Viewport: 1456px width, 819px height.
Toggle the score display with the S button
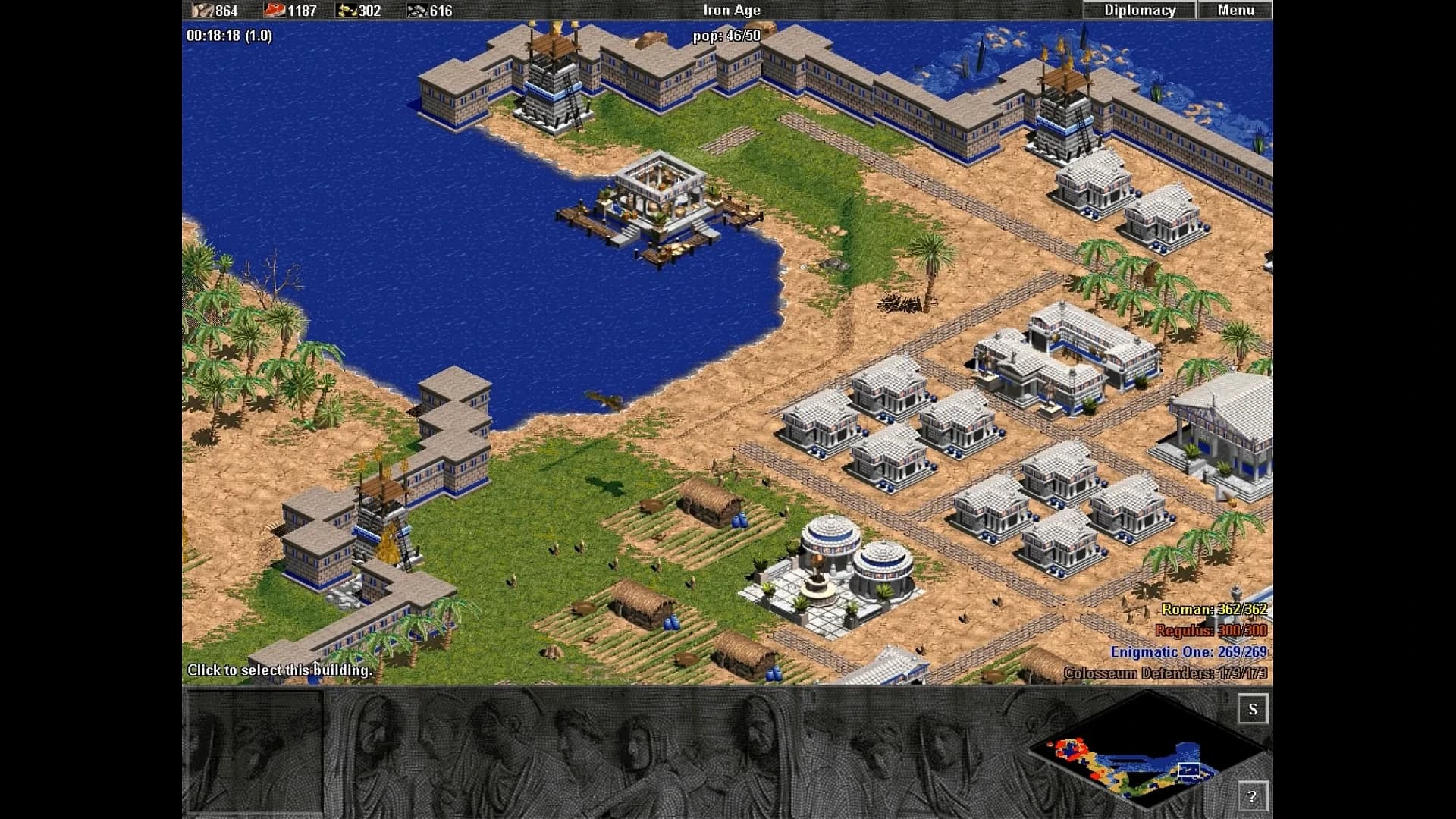coord(1254,710)
